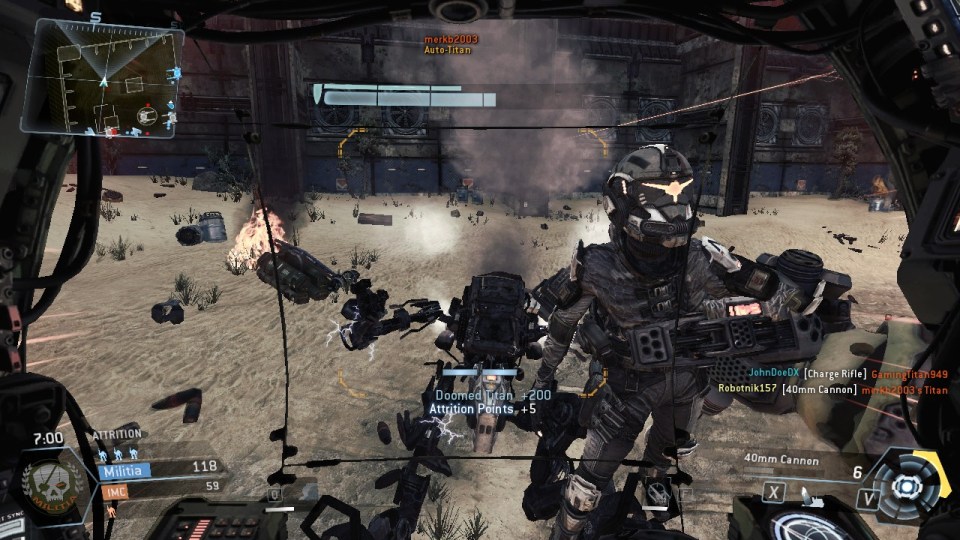This screenshot has width=960, height=540.
Task: Activate the Titan core ability icon
Action: [x=906, y=485]
